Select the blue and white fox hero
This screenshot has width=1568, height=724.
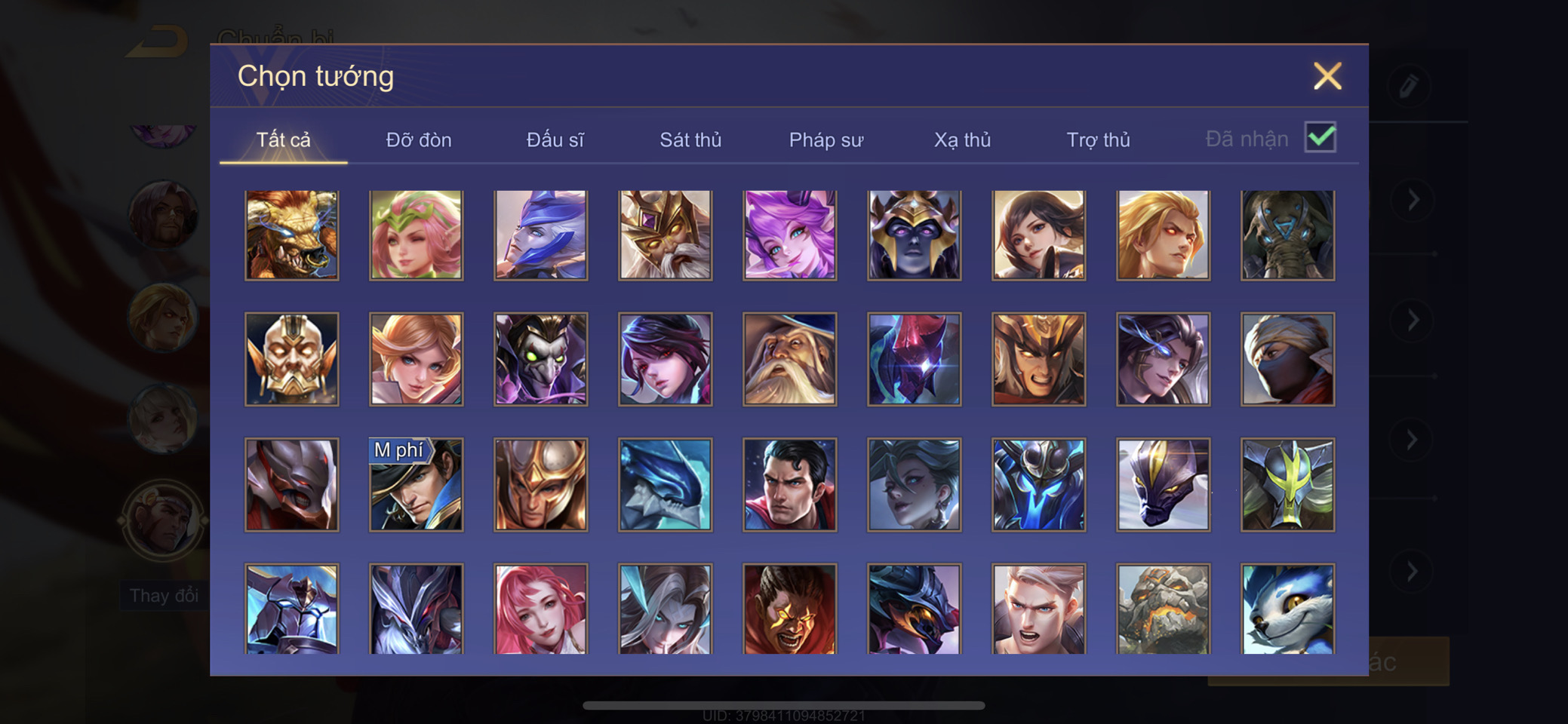[x=1287, y=609]
